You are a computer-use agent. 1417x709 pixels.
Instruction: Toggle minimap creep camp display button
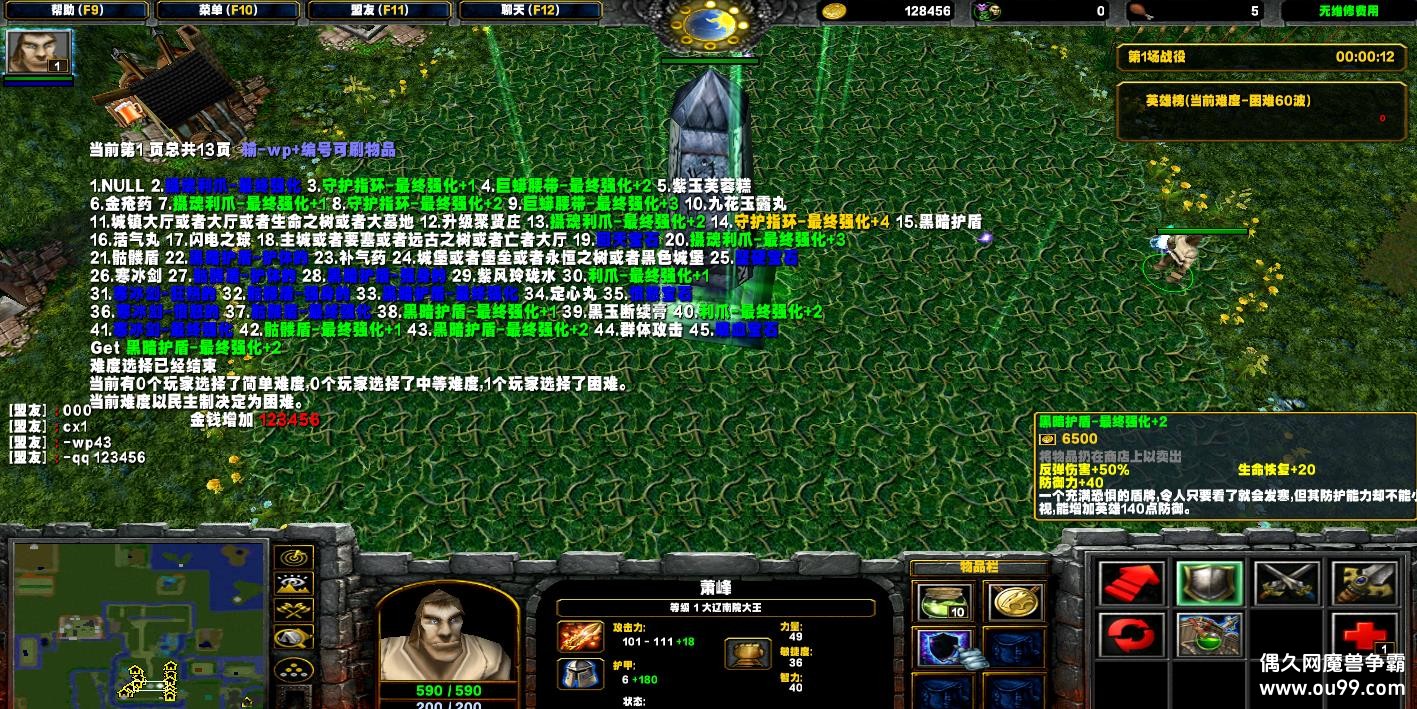[x=295, y=637]
